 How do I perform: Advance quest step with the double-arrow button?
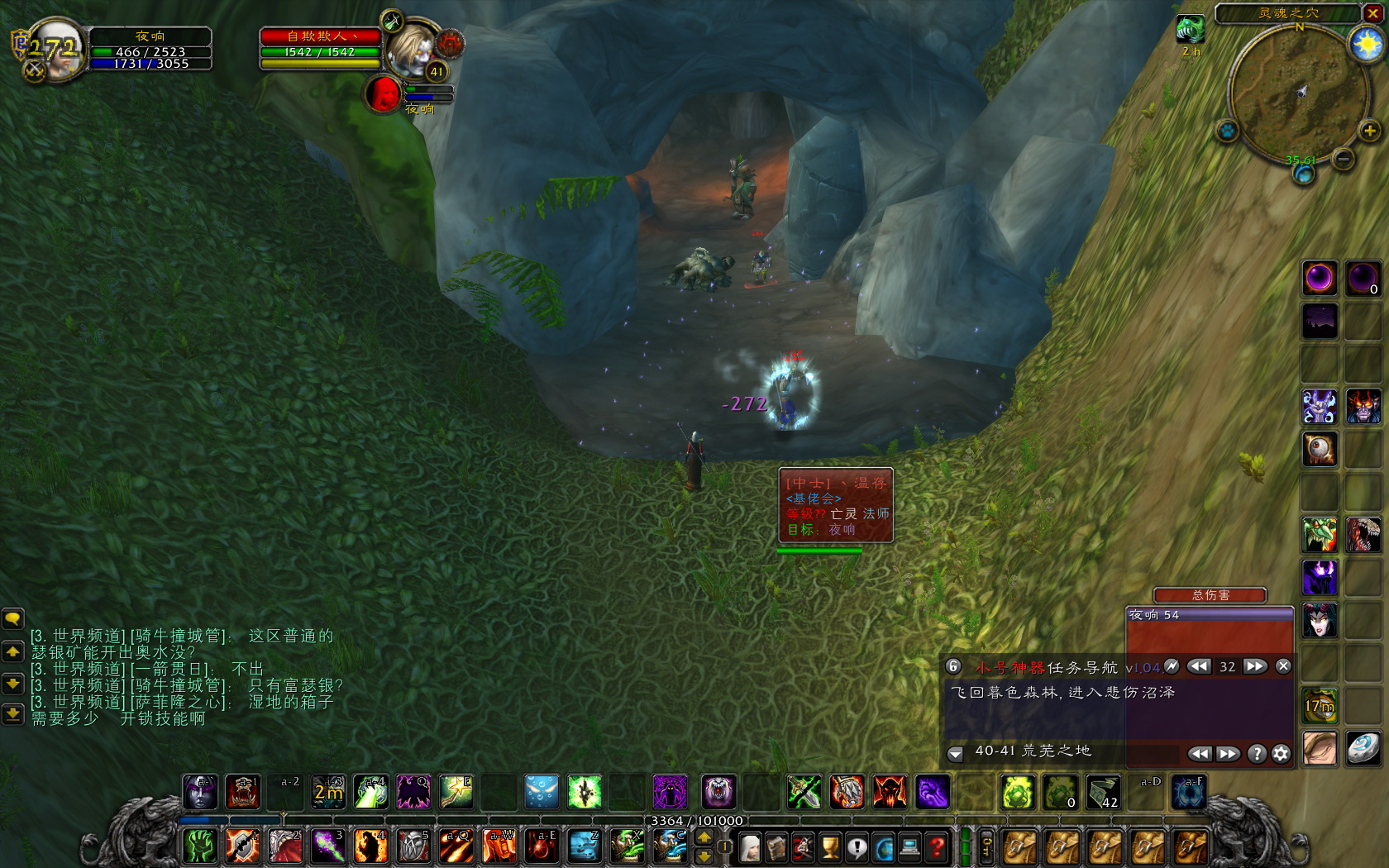(1255, 666)
